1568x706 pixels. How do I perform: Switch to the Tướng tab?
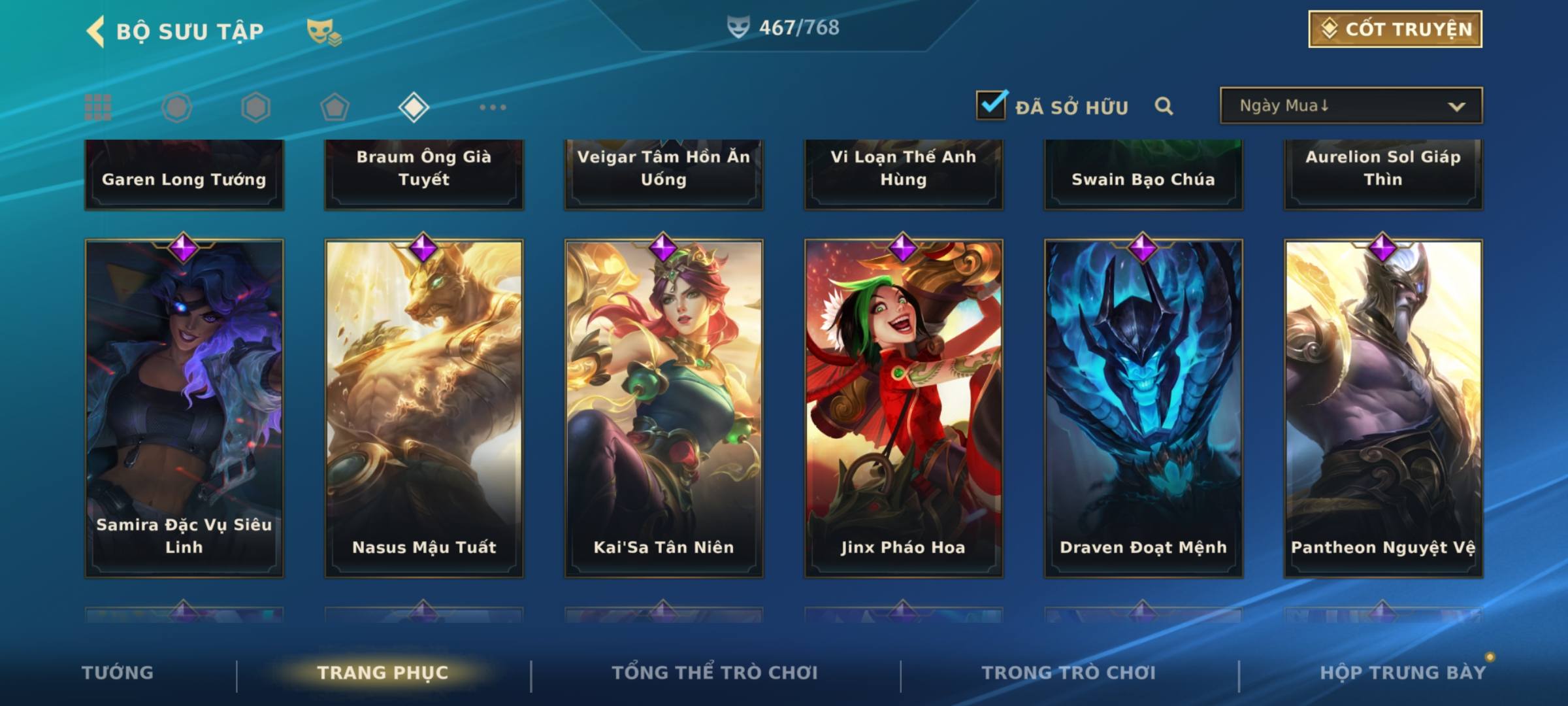(118, 673)
